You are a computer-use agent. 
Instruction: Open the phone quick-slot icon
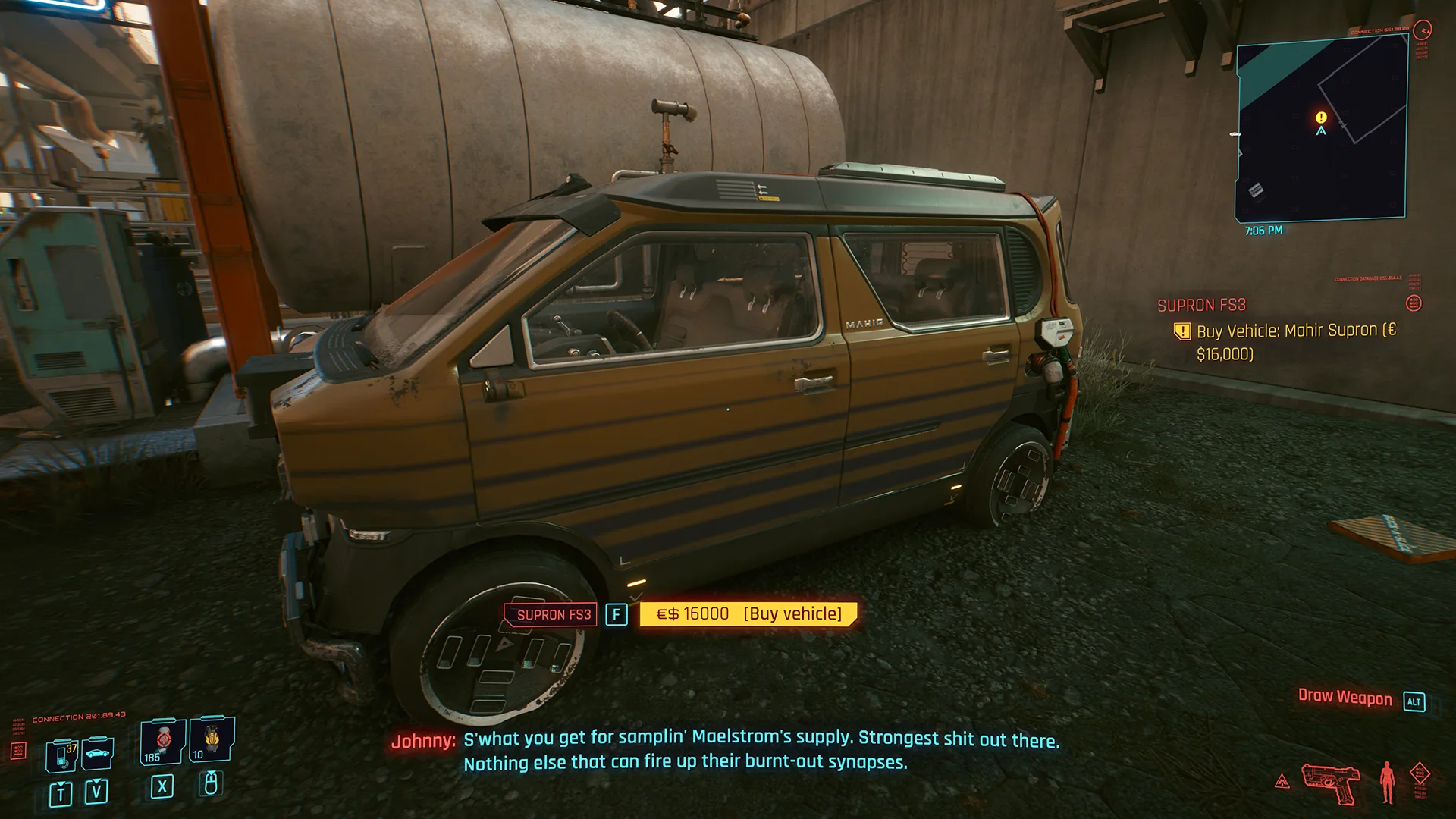coord(62,755)
